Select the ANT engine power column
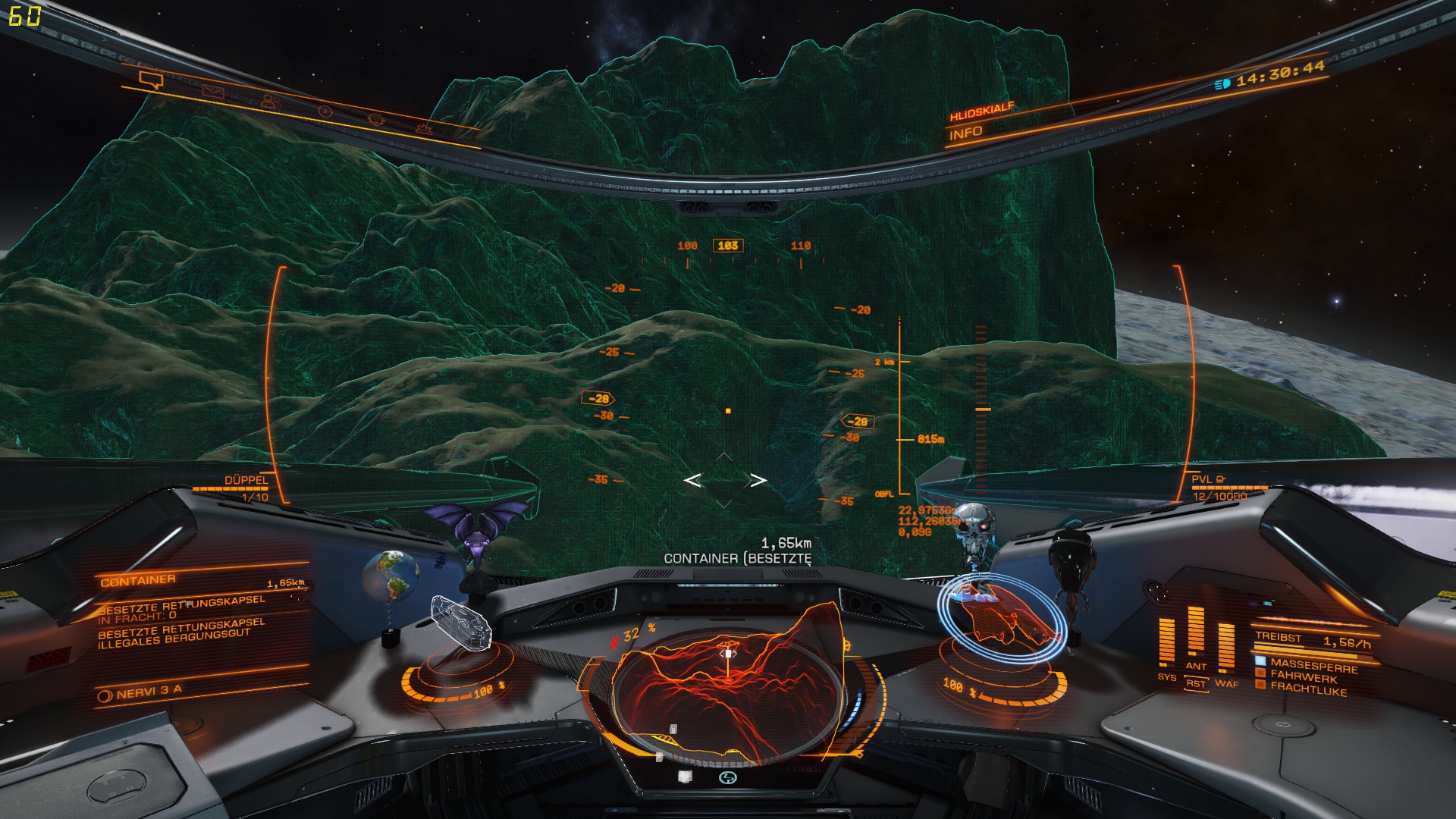The width and height of the screenshot is (1456, 819). (1196, 637)
